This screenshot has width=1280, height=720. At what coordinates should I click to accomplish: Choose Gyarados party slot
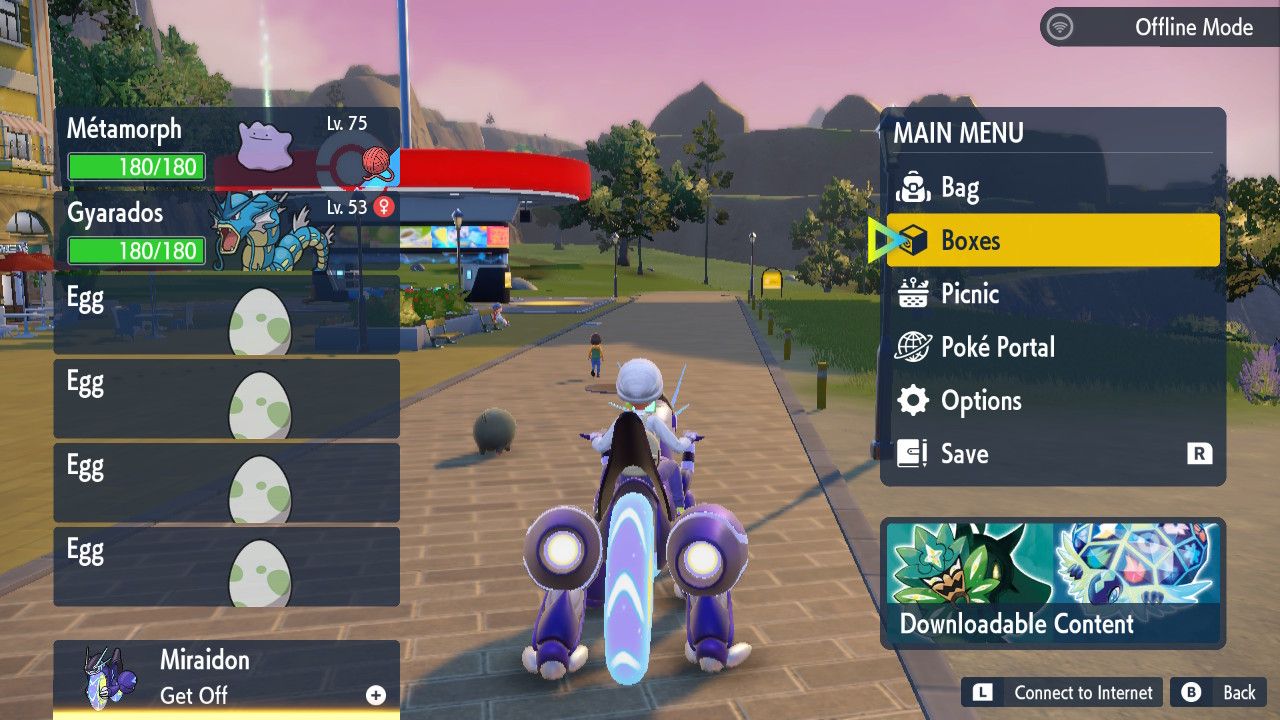(x=226, y=232)
